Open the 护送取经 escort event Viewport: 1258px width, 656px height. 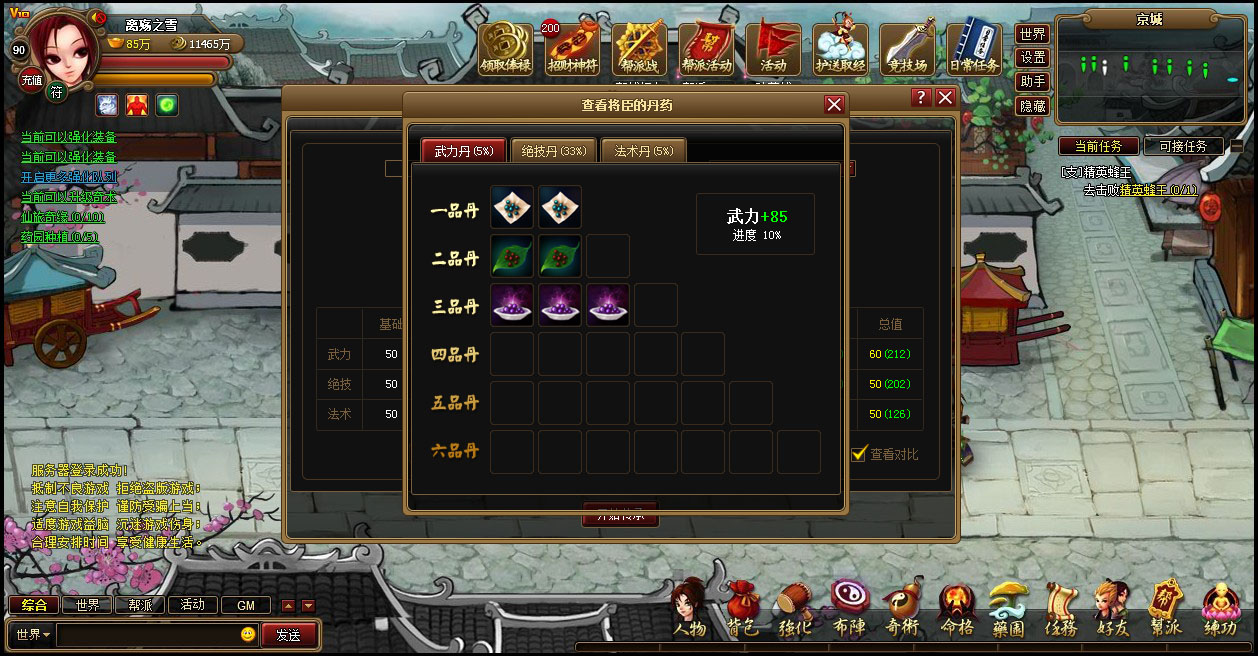840,49
